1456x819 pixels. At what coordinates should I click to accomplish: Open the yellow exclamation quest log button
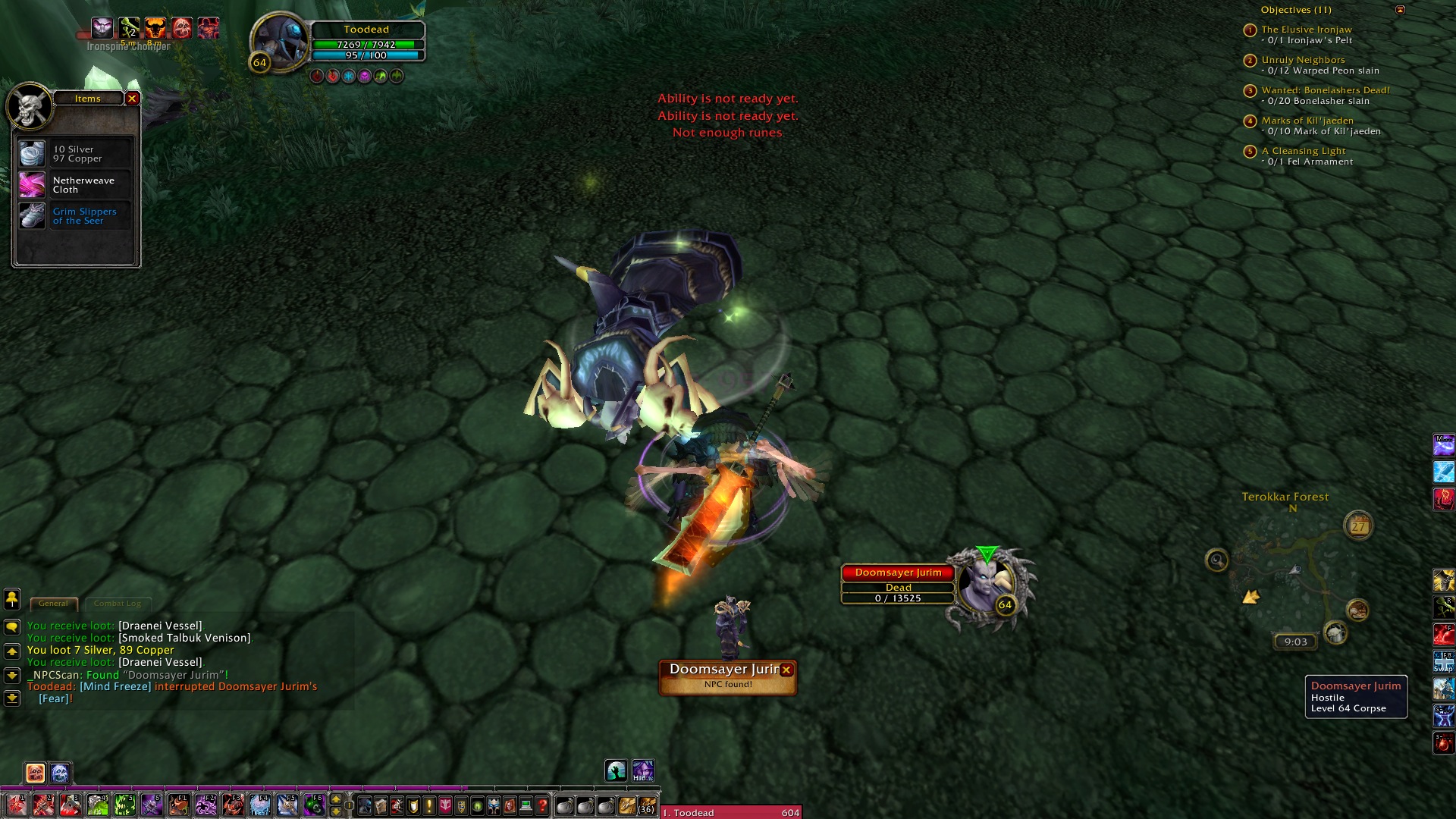429,805
